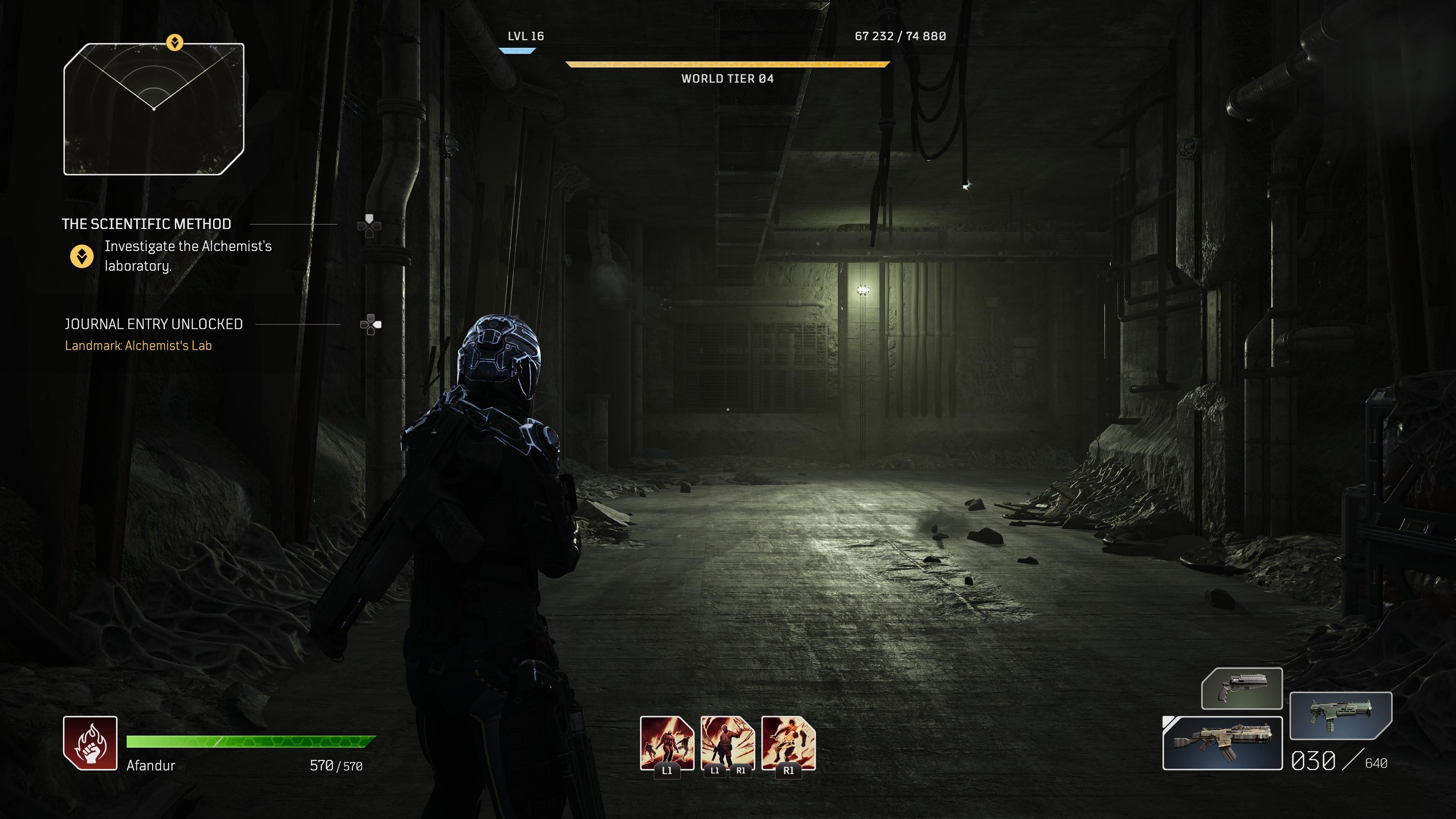Viewport: 1456px width, 819px height.
Task: Select the quest tracker diamond marker icon
Action: pyautogui.click(x=83, y=256)
